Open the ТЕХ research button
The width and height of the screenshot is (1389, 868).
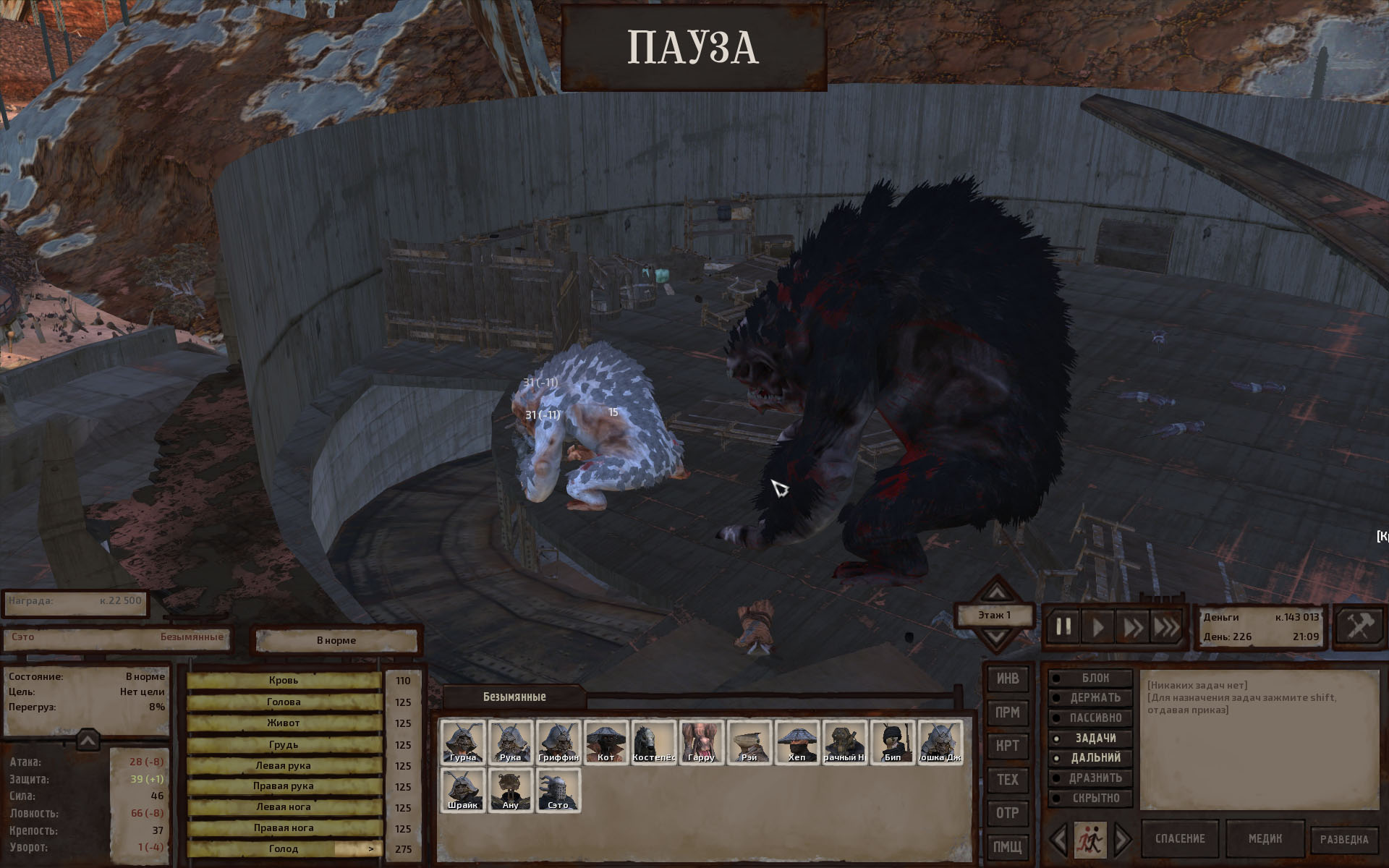pyautogui.click(x=1008, y=780)
